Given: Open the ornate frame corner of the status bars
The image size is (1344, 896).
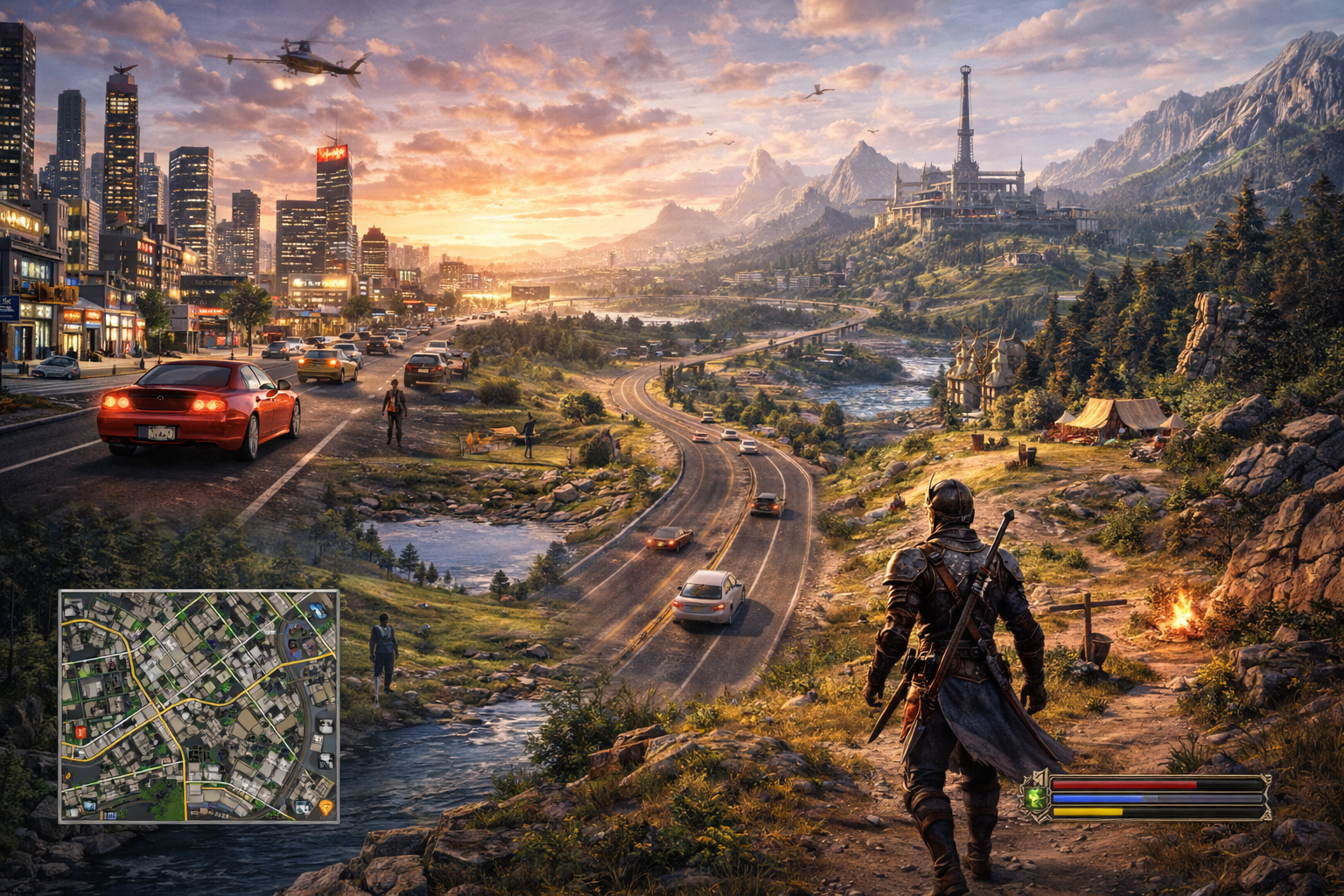Looking at the screenshot, I should pyautogui.click(x=1265, y=779).
